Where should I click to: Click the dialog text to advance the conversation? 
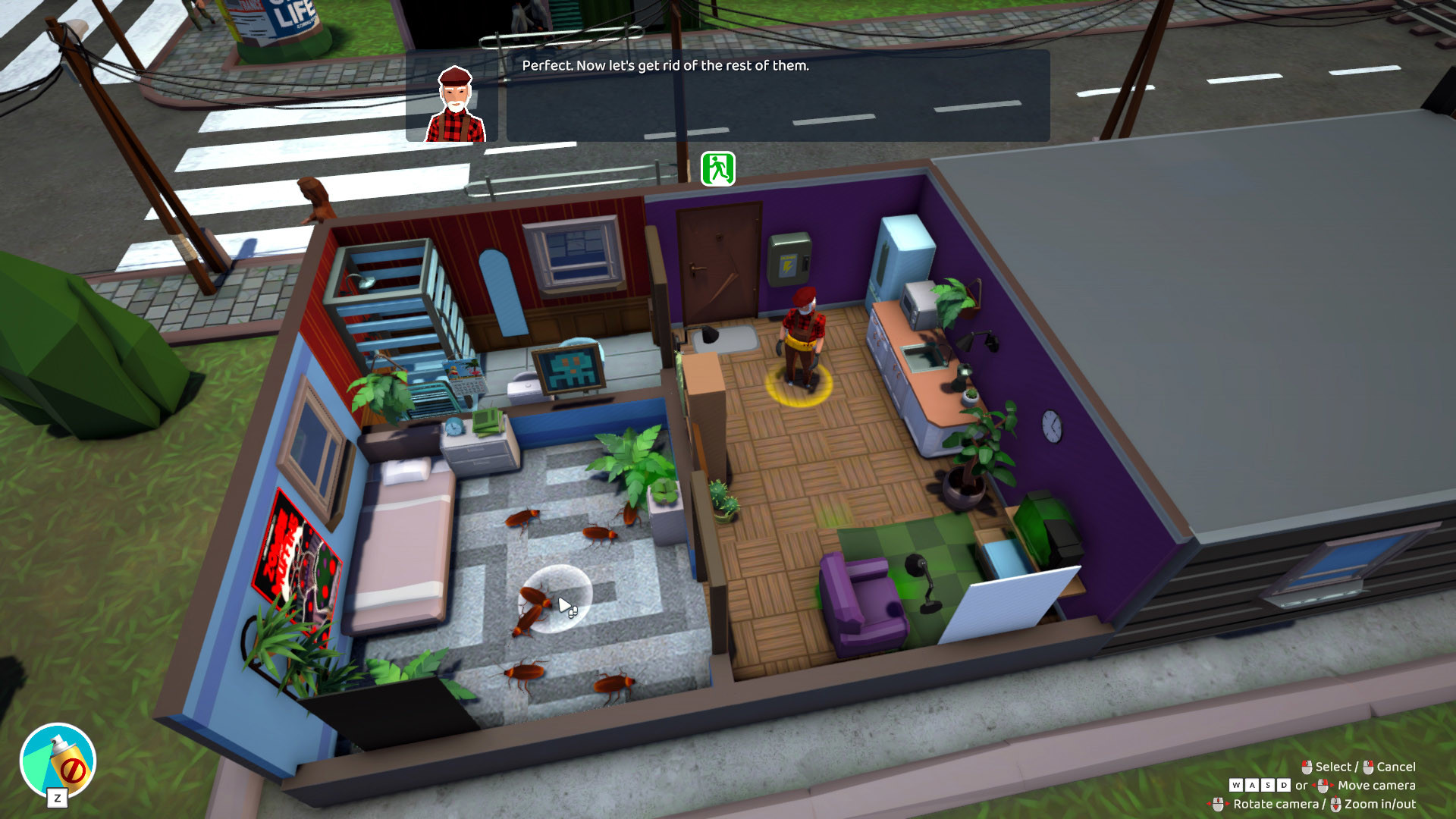click(666, 68)
